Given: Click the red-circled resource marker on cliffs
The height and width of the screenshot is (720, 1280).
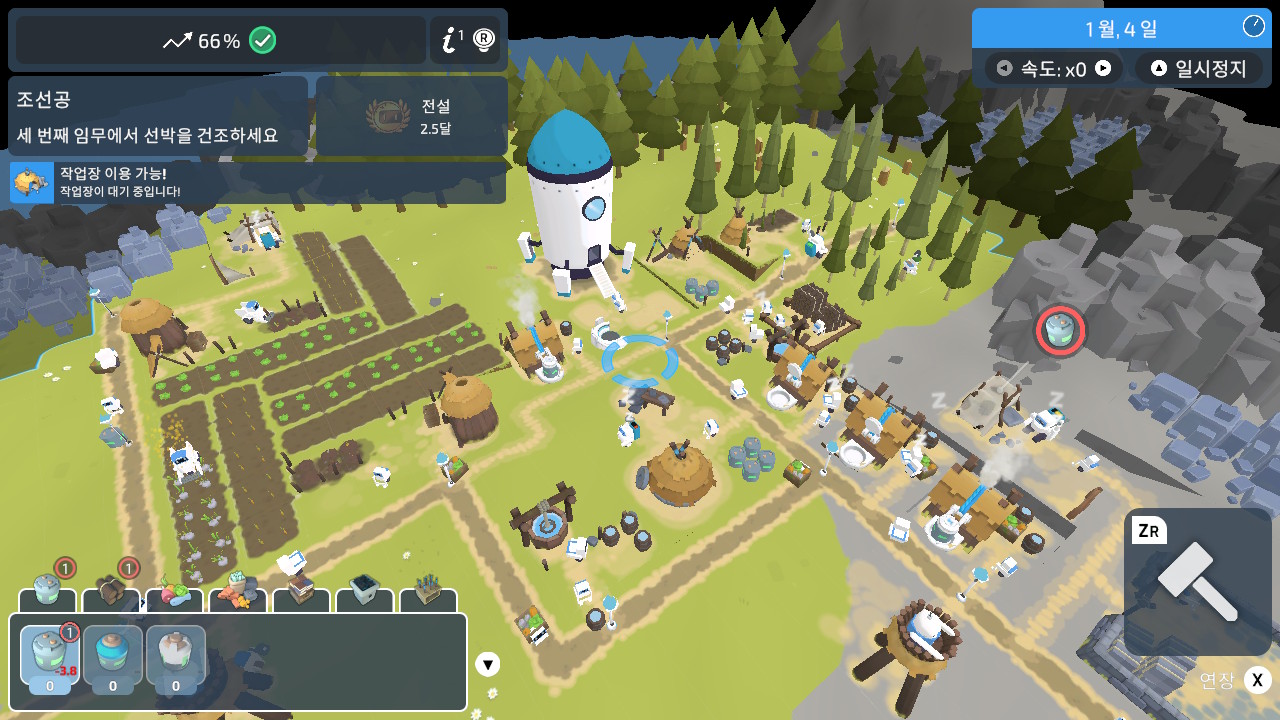Looking at the screenshot, I should point(1061,331).
